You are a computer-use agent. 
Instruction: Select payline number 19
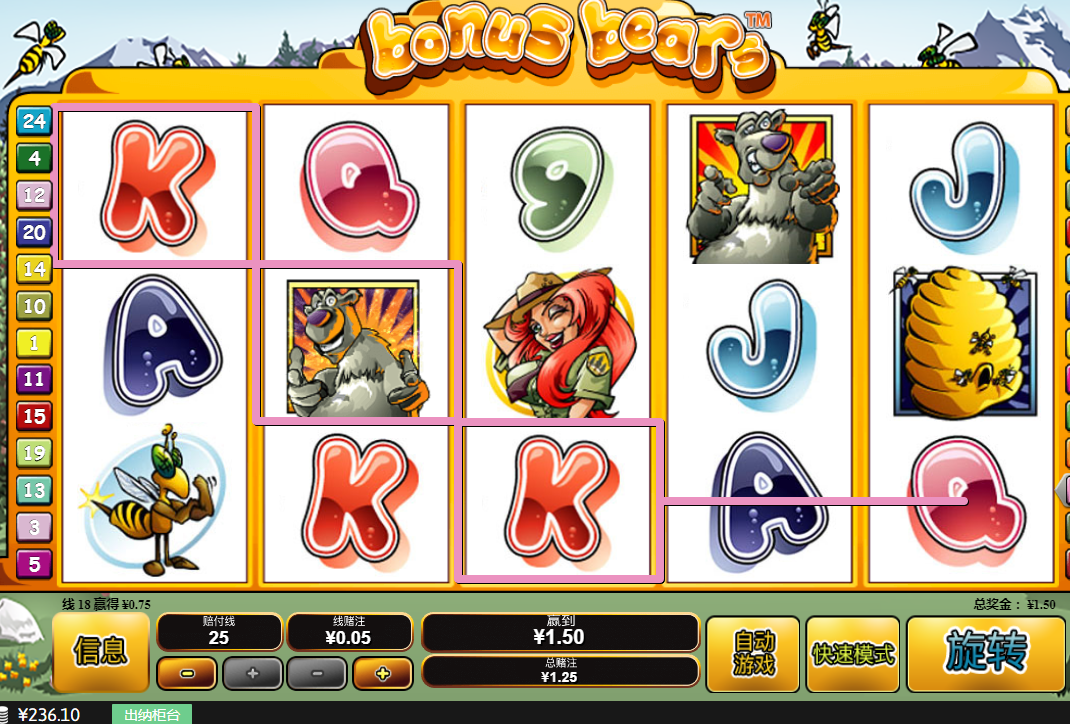click(x=34, y=453)
